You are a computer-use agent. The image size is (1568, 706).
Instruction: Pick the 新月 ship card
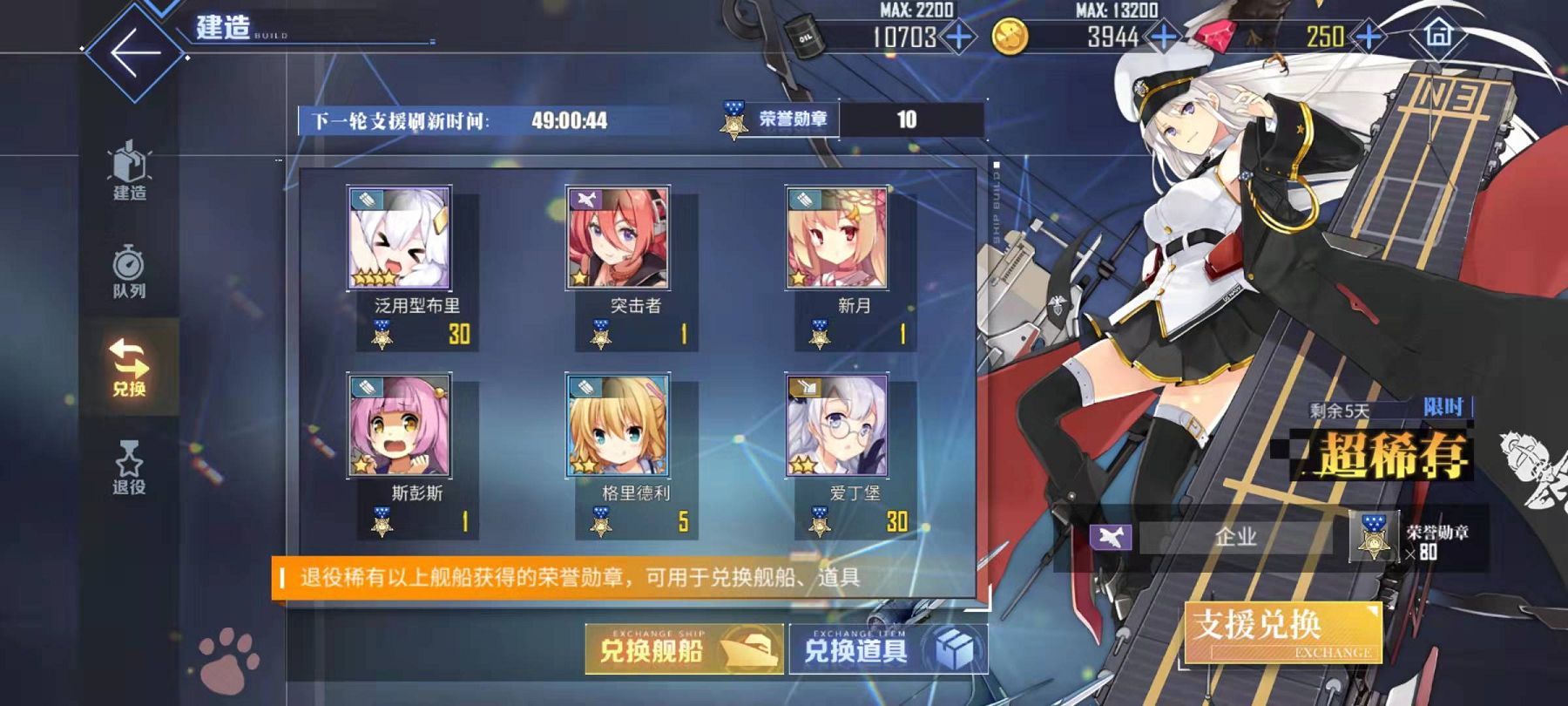pyautogui.click(x=836, y=239)
